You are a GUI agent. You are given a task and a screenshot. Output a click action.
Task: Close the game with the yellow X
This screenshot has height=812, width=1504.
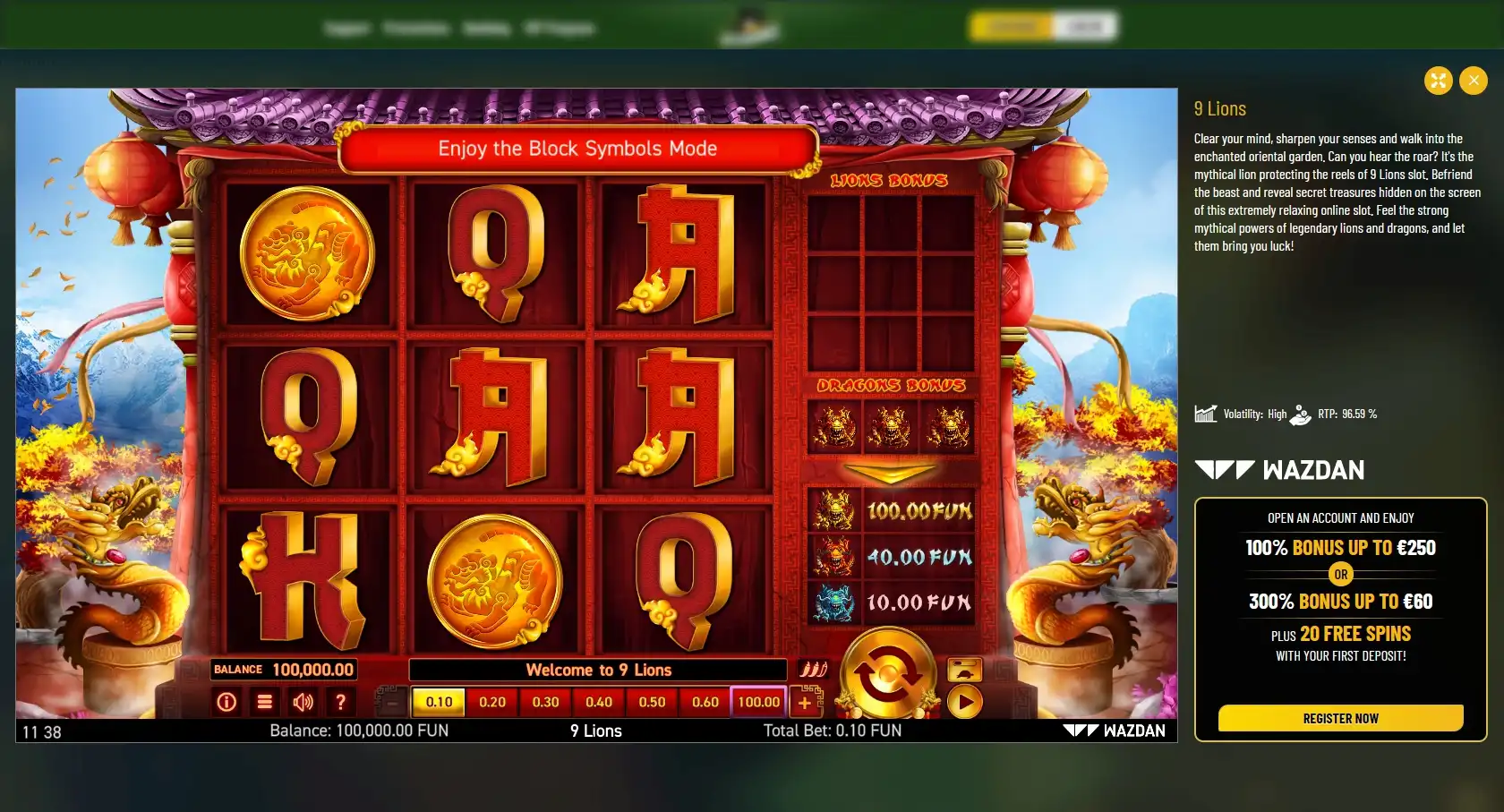pyautogui.click(x=1473, y=81)
